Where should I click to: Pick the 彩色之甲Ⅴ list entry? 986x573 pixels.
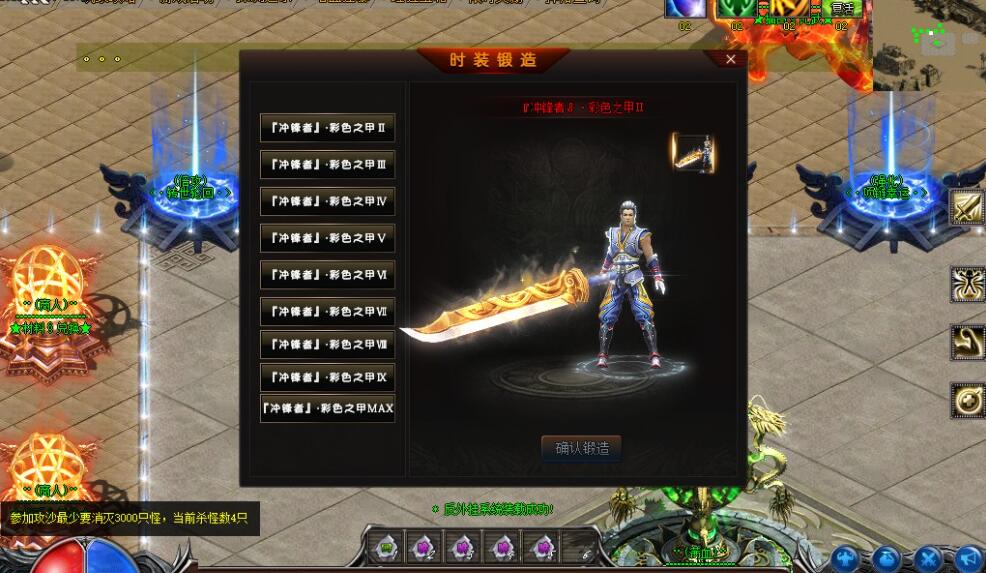(327, 238)
